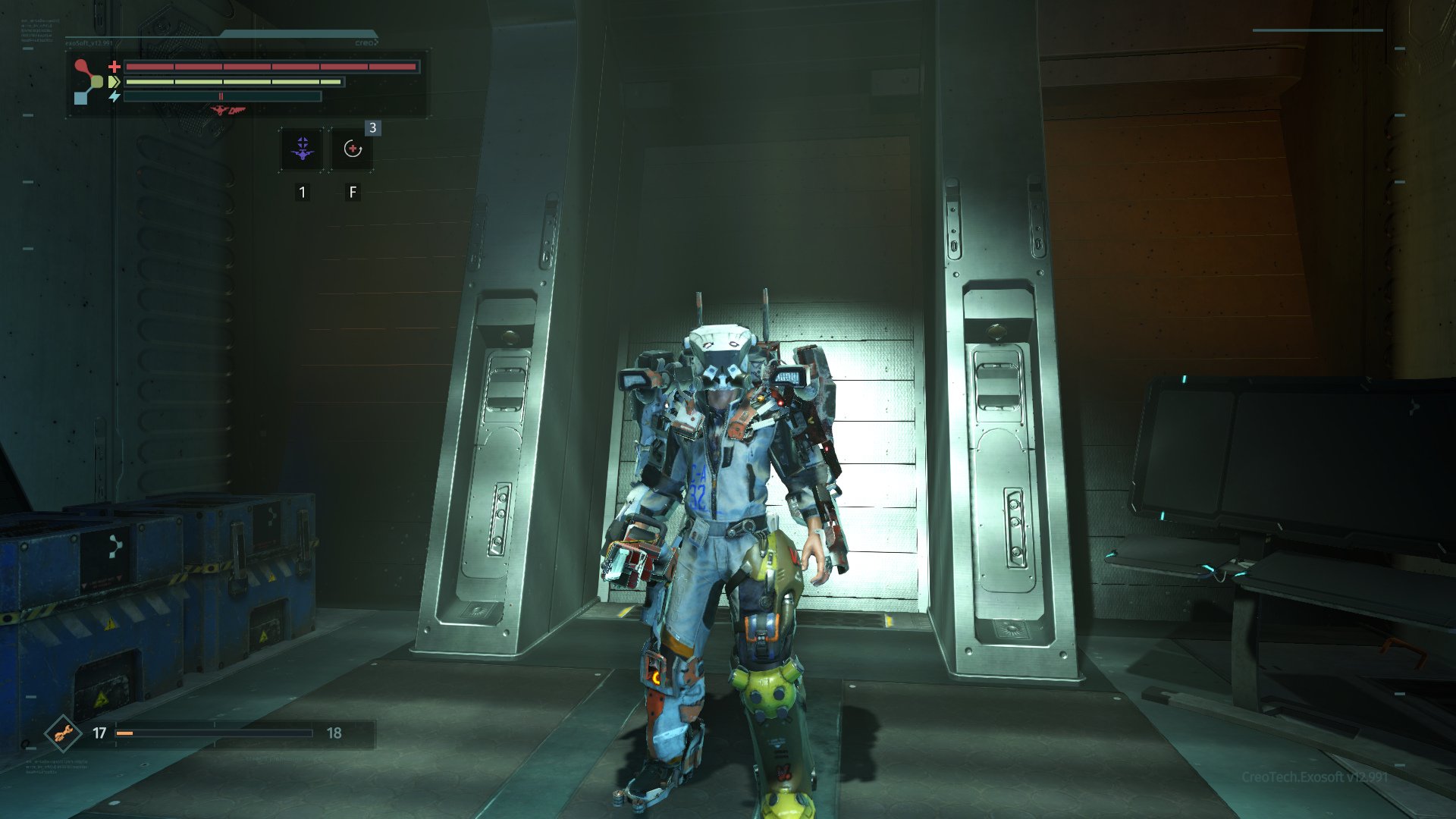Viewport: 1456px width, 819px height.
Task: Click the creo logo on the HUD
Action: click(x=366, y=42)
